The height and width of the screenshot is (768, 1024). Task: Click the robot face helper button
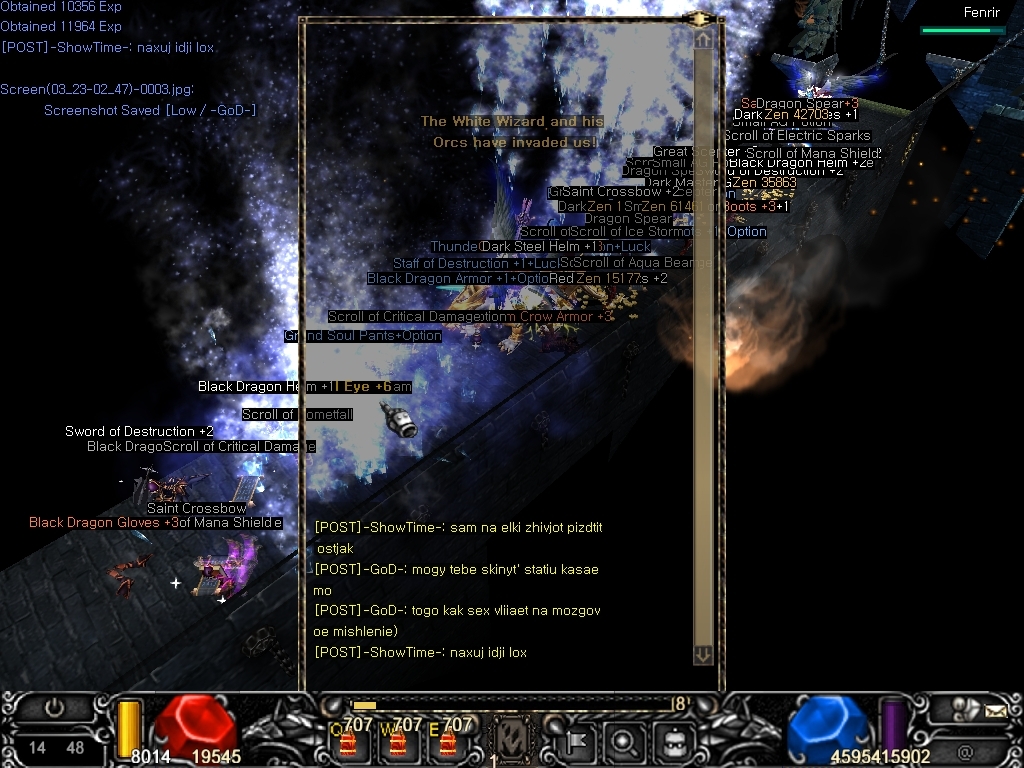(676, 742)
